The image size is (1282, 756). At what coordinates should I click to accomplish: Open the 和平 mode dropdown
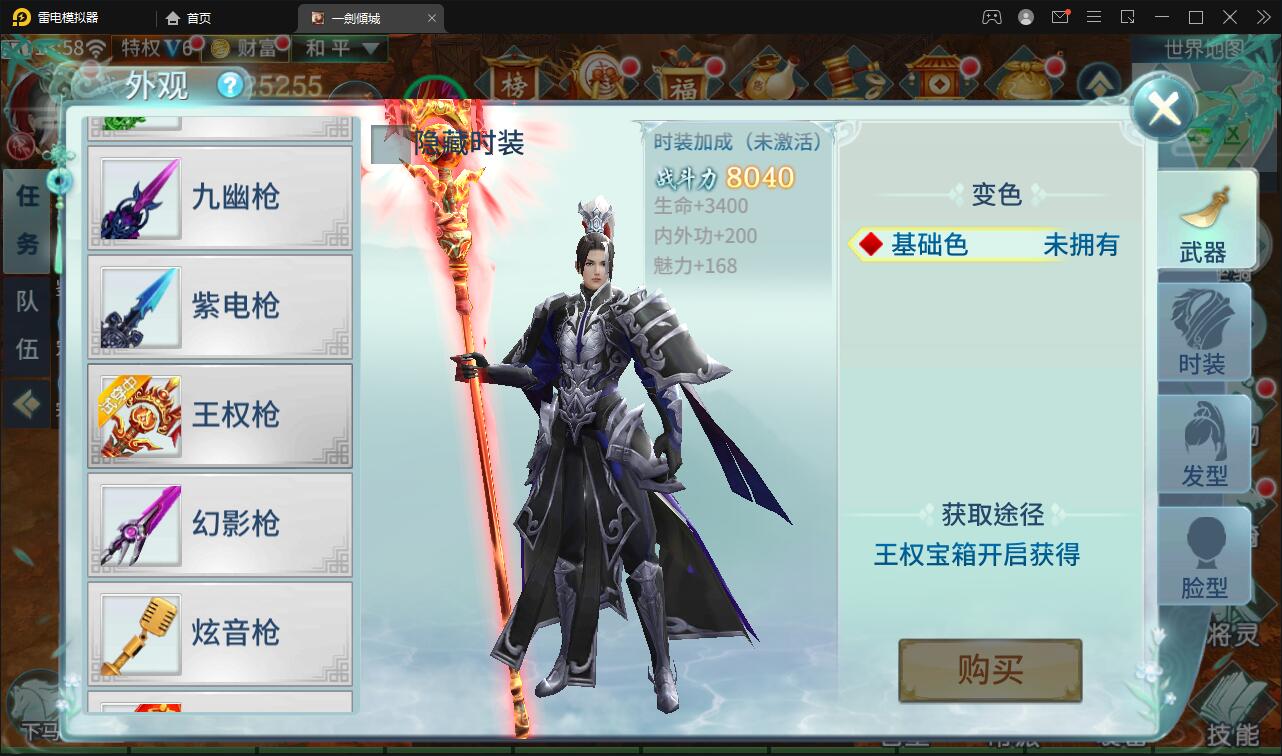click(x=340, y=48)
